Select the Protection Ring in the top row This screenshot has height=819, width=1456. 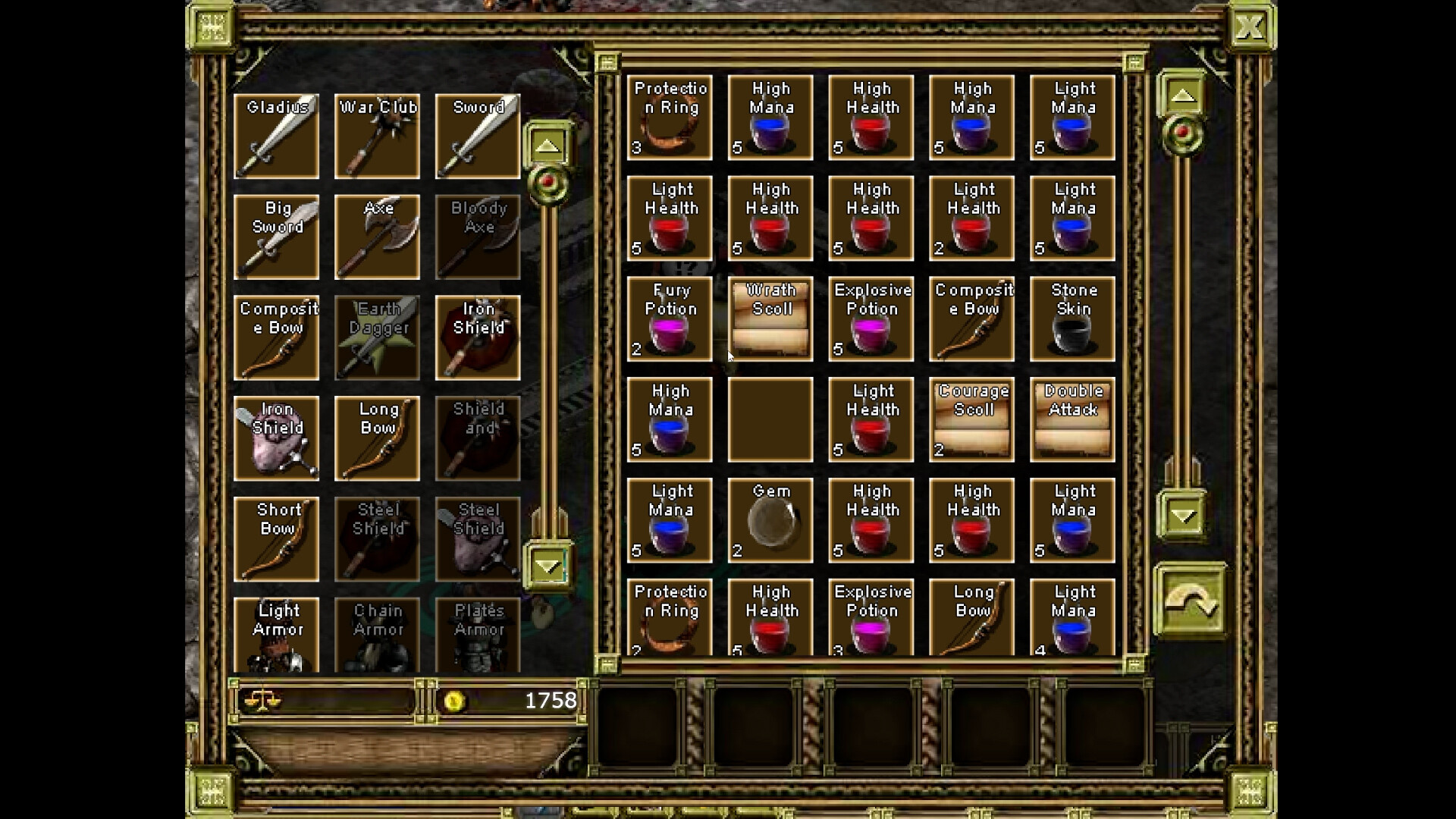pyautogui.click(x=670, y=118)
